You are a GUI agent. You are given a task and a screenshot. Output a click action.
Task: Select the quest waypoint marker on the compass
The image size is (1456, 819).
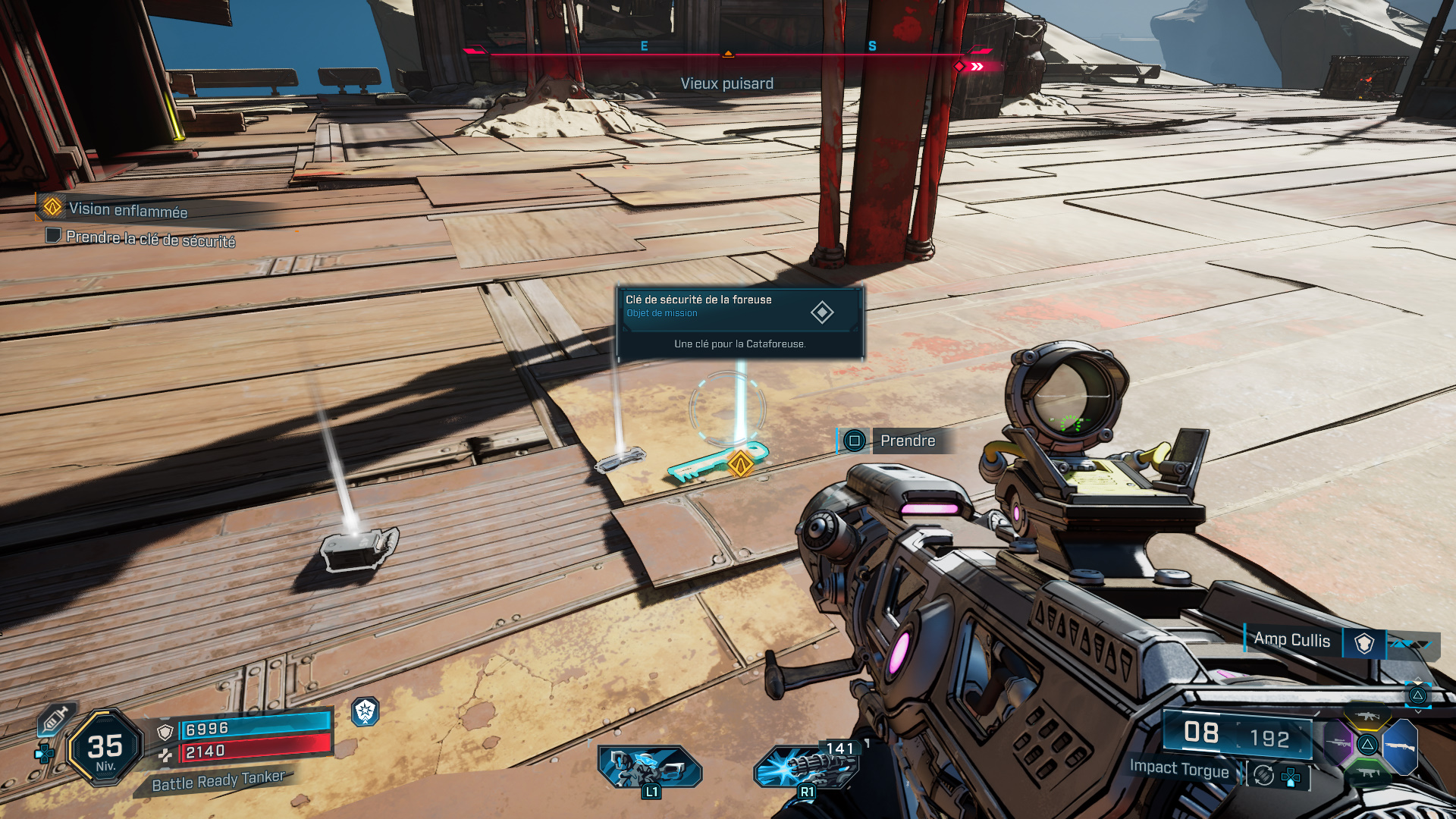(960, 67)
